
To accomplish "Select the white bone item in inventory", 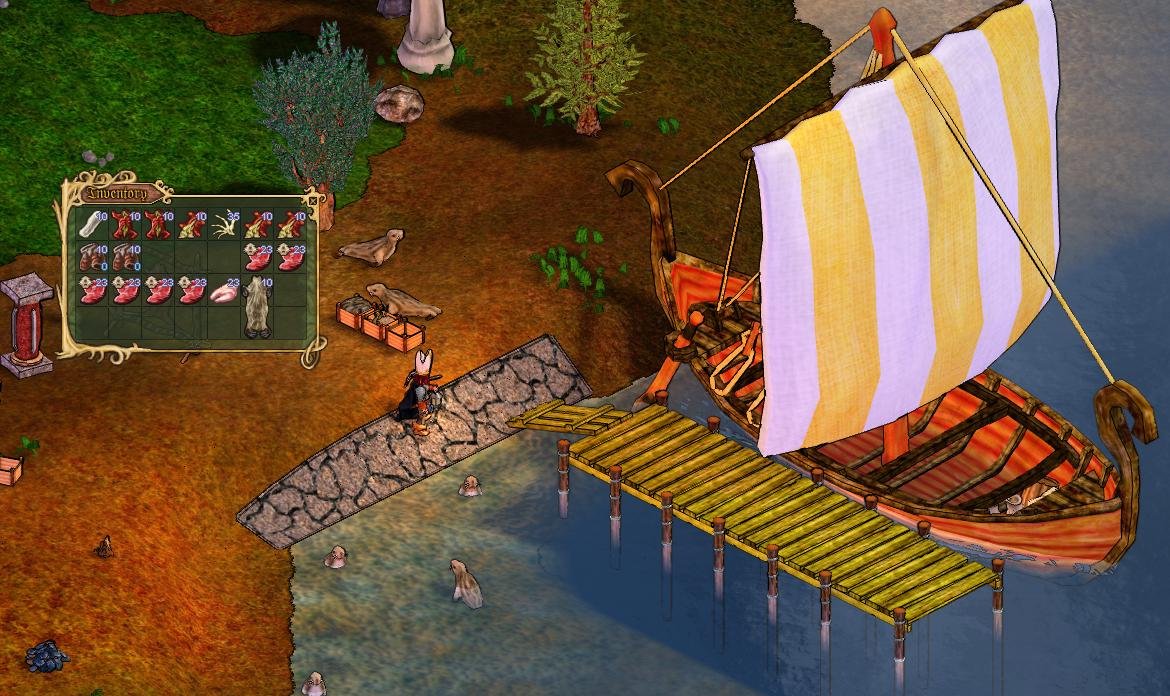I will tap(93, 224).
